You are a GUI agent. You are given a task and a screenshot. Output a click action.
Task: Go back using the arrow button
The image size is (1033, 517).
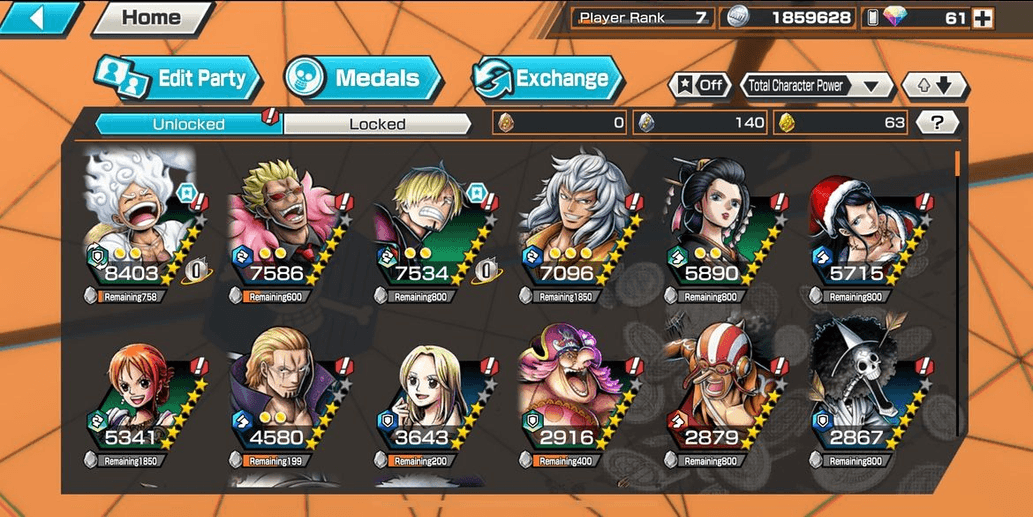40,17
